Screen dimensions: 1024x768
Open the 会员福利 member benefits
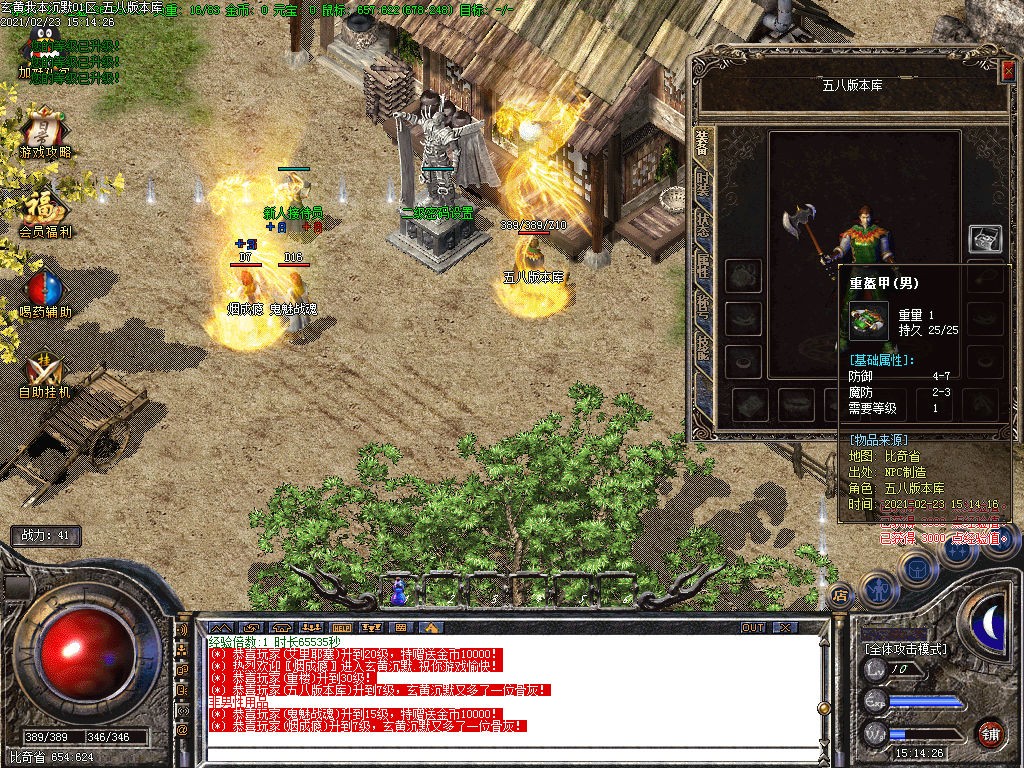point(45,209)
